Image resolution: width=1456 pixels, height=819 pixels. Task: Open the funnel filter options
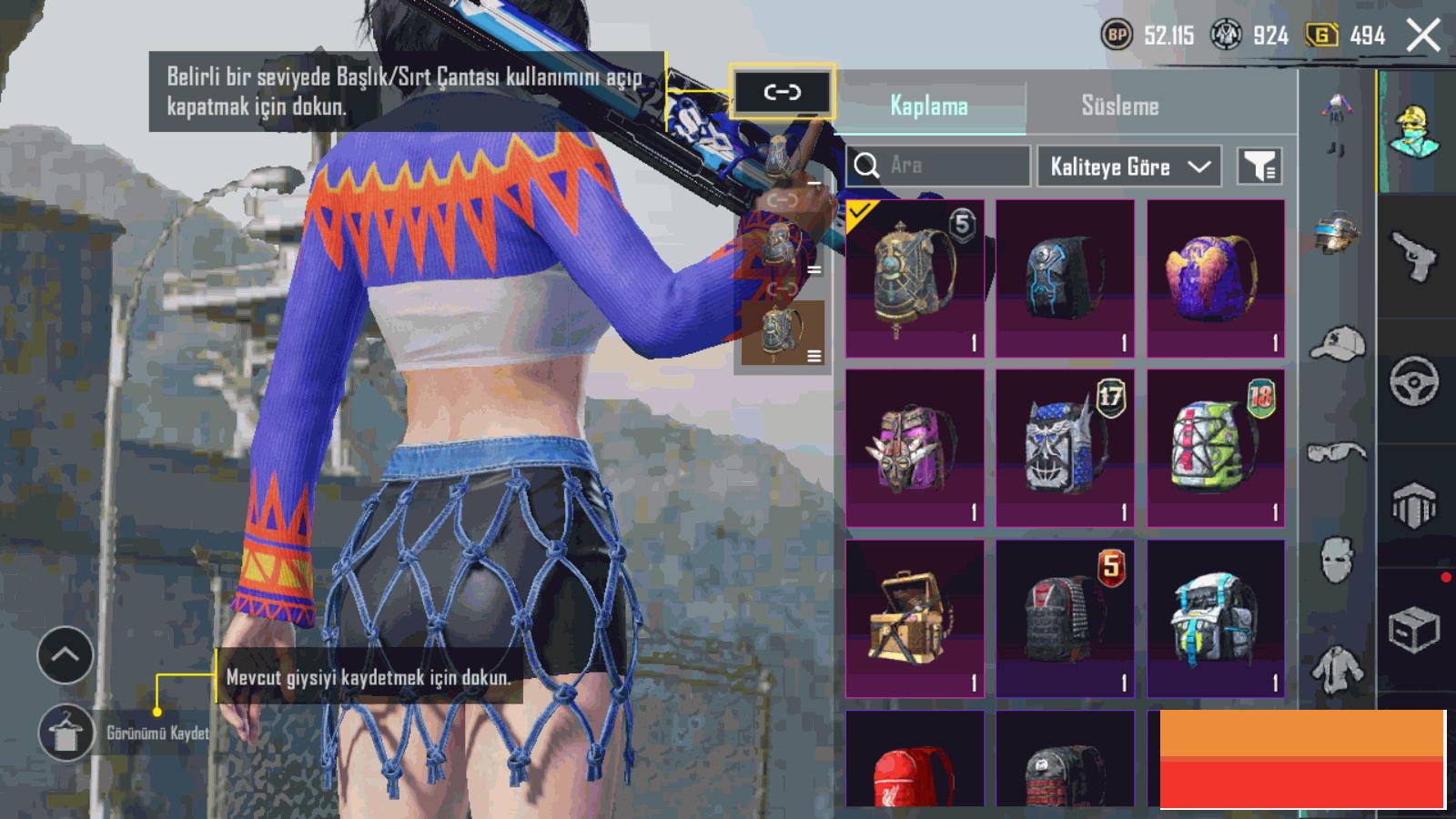click(x=1259, y=167)
